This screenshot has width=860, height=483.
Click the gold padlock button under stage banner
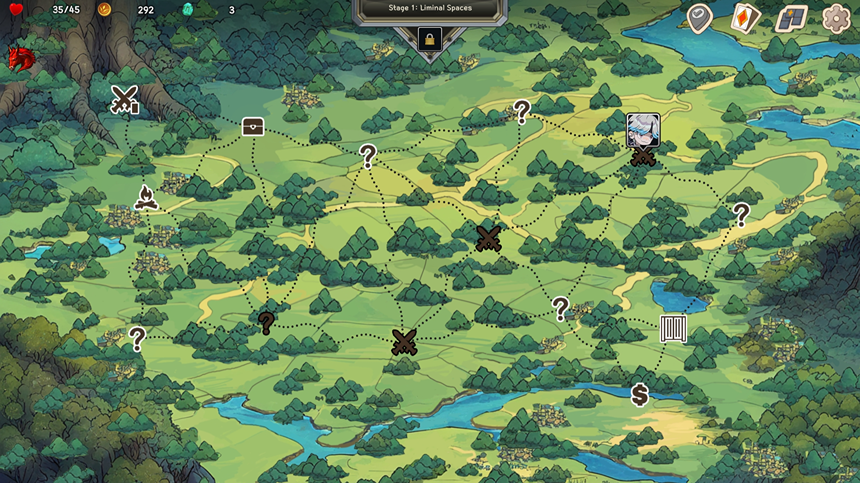coord(430,40)
